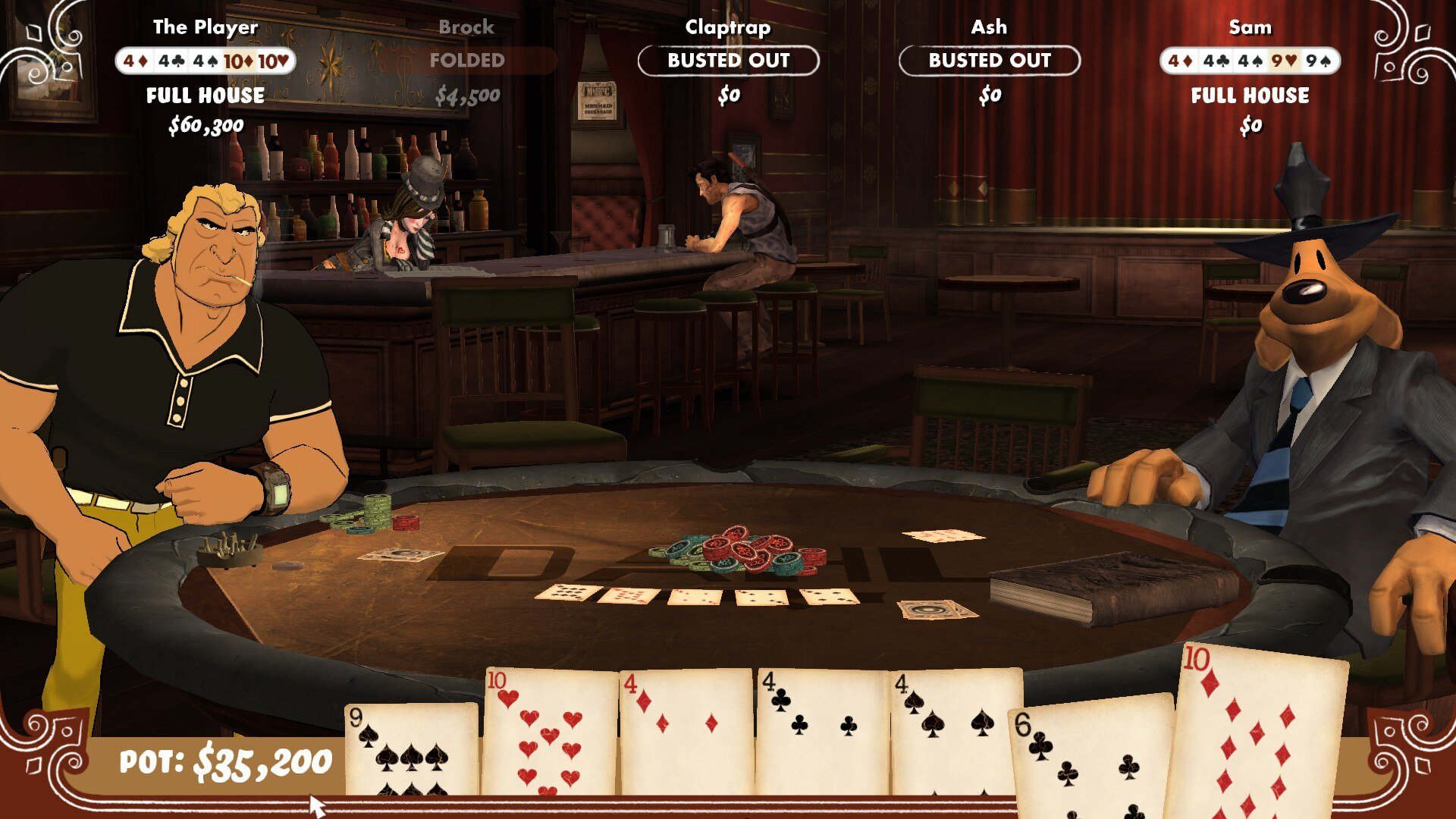The width and height of the screenshot is (1456, 819).
Task: Choose the 4 of diamonds large card
Action: click(686, 732)
